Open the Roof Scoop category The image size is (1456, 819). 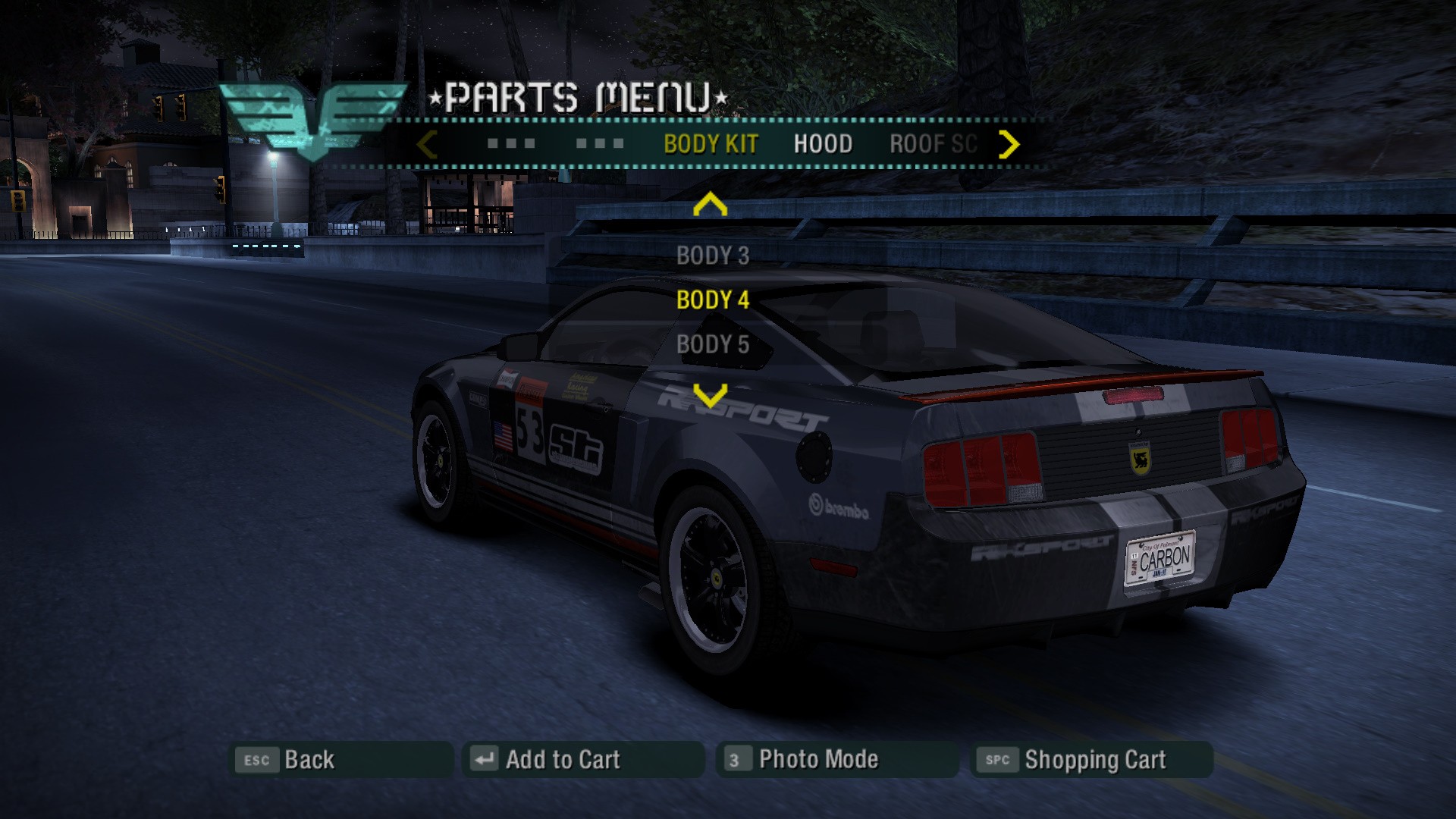point(933,144)
